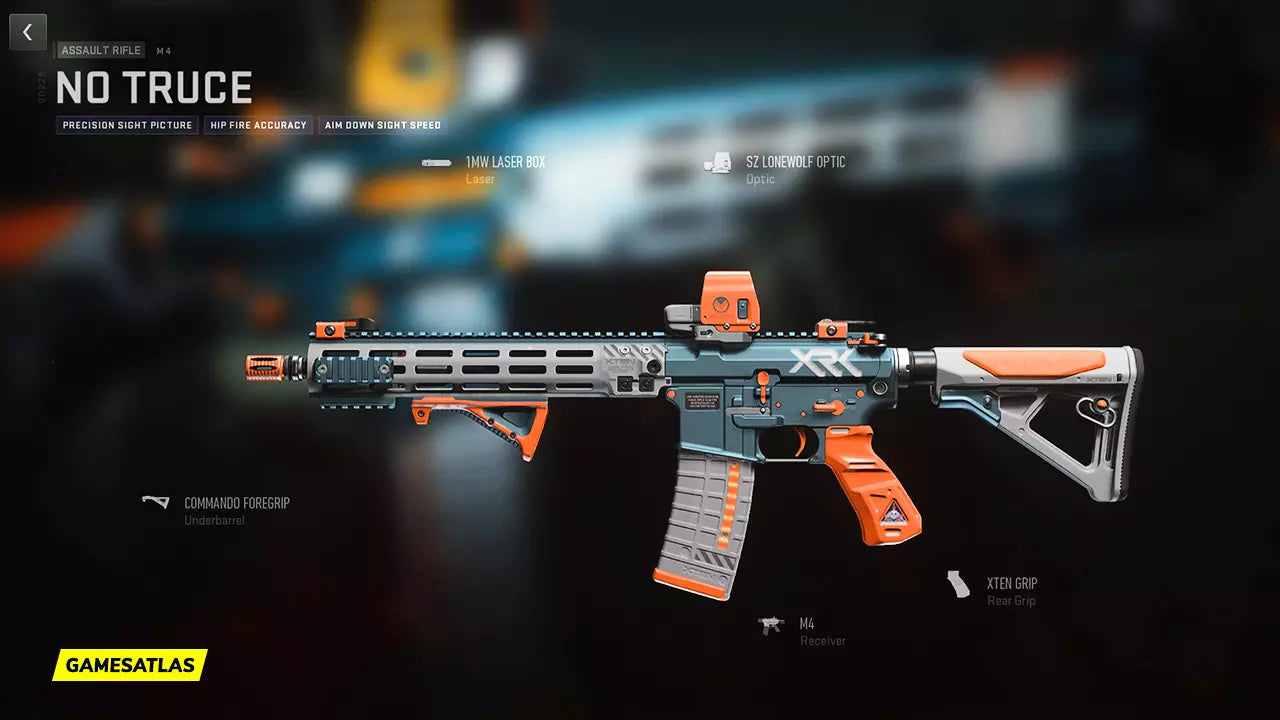
Task: Click the Aim Down Sight Speed tag
Action: pyautogui.click(x=383, y=126)
